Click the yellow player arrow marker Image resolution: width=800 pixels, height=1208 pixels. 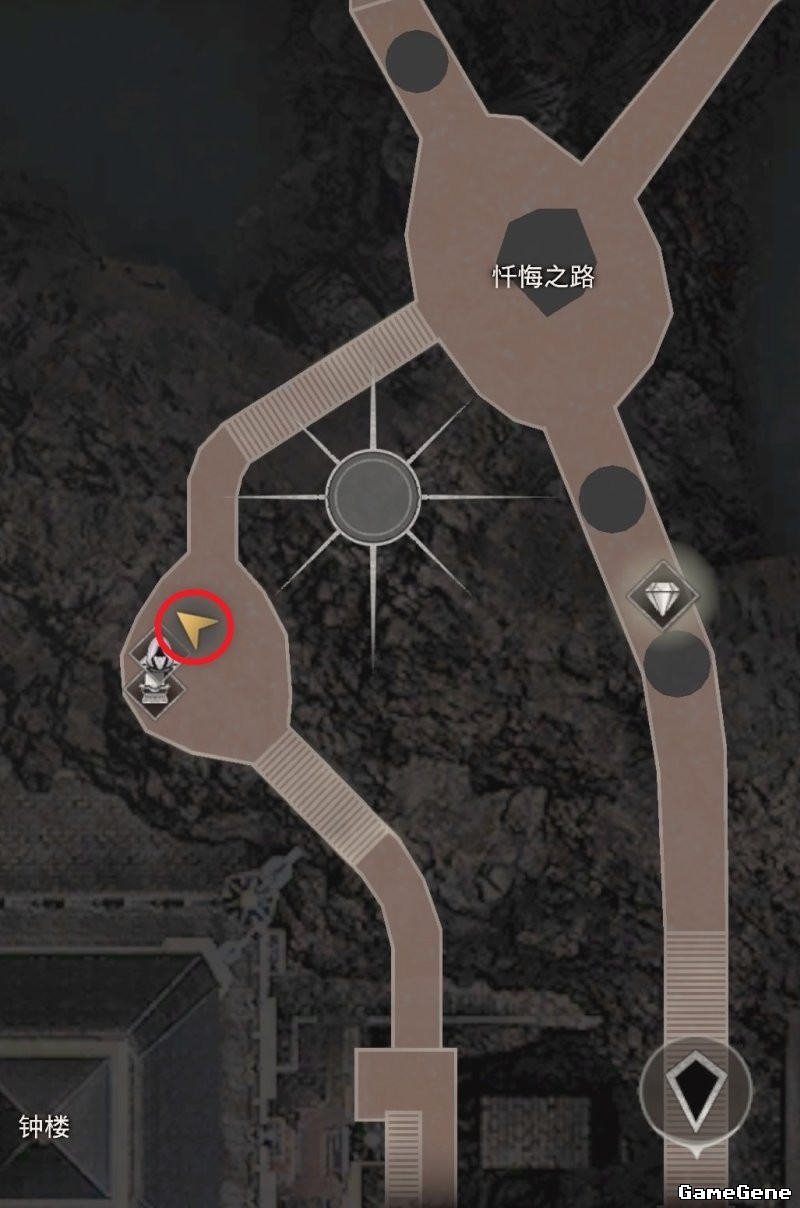pos(197,629)
